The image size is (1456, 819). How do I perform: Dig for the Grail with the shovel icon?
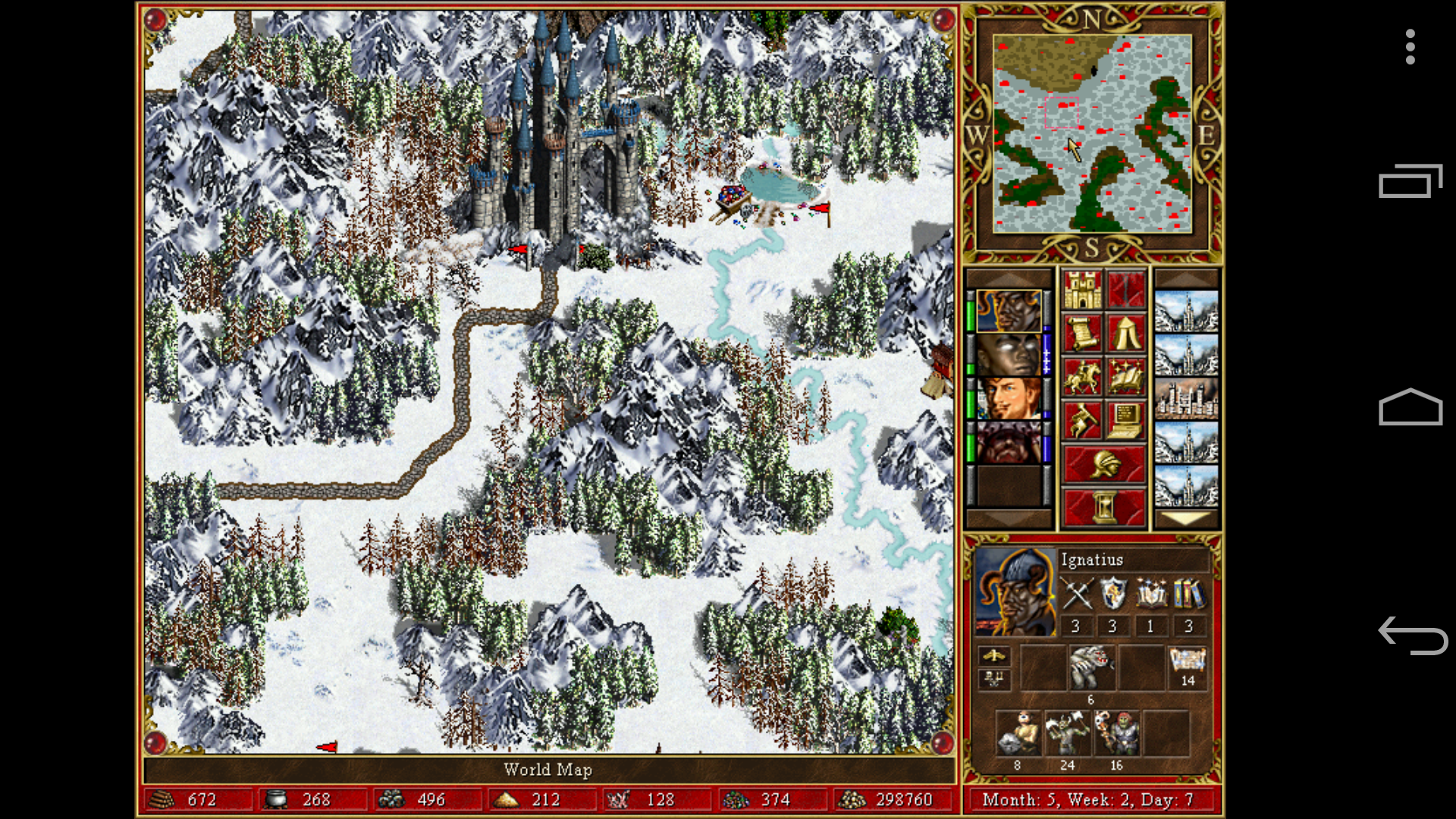point(1084,419)
